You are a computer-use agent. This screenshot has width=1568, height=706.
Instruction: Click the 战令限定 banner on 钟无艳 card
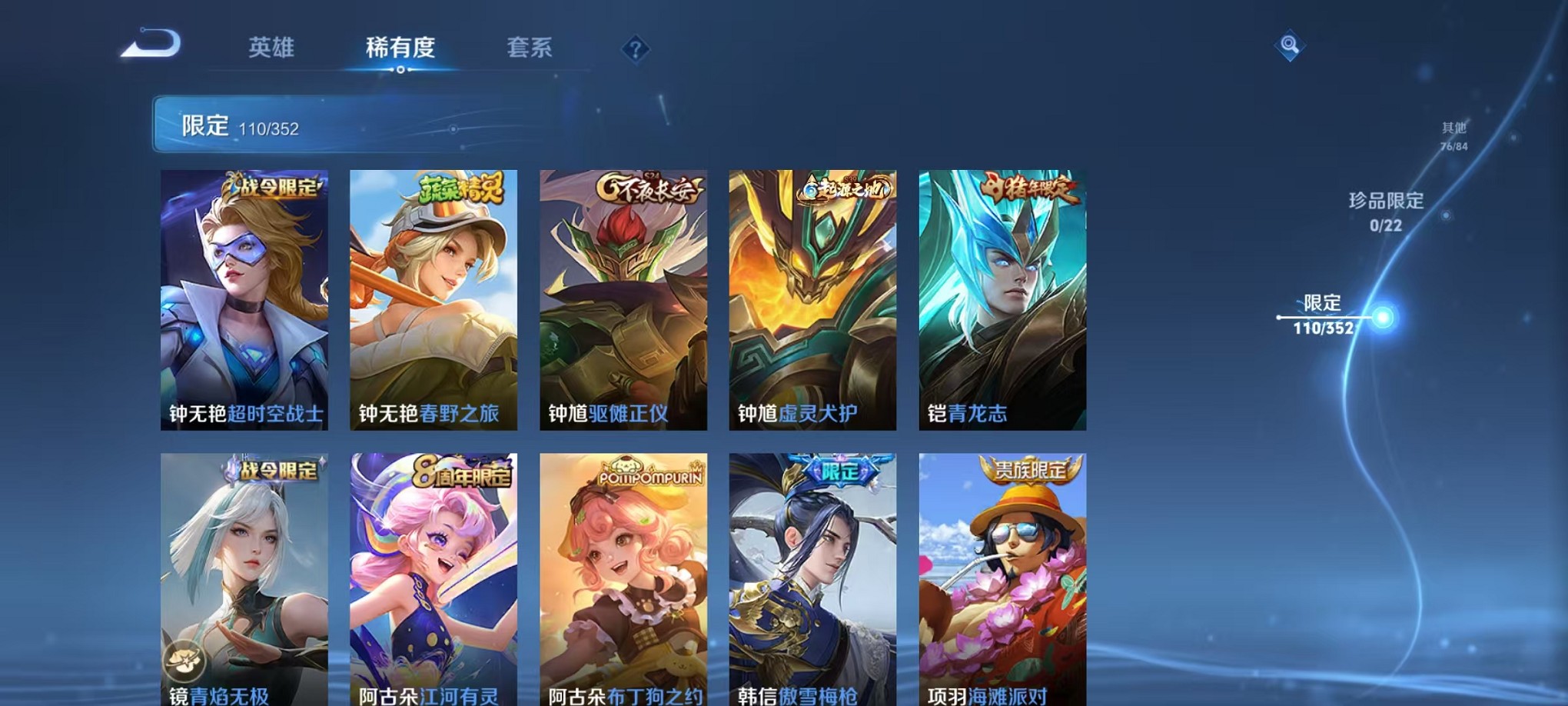coord(273,186)
